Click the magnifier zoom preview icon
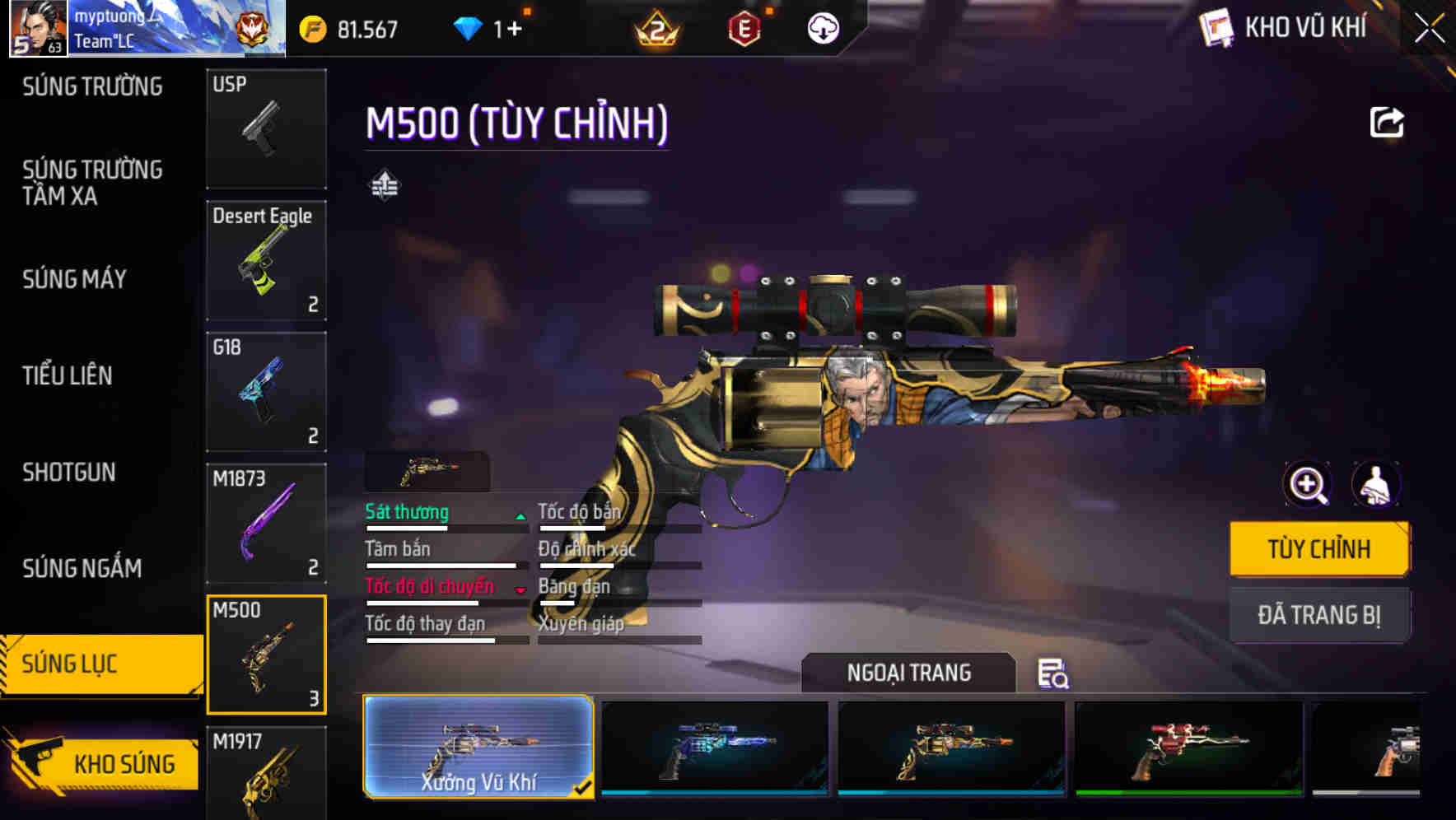 (x=1305, y=485)
